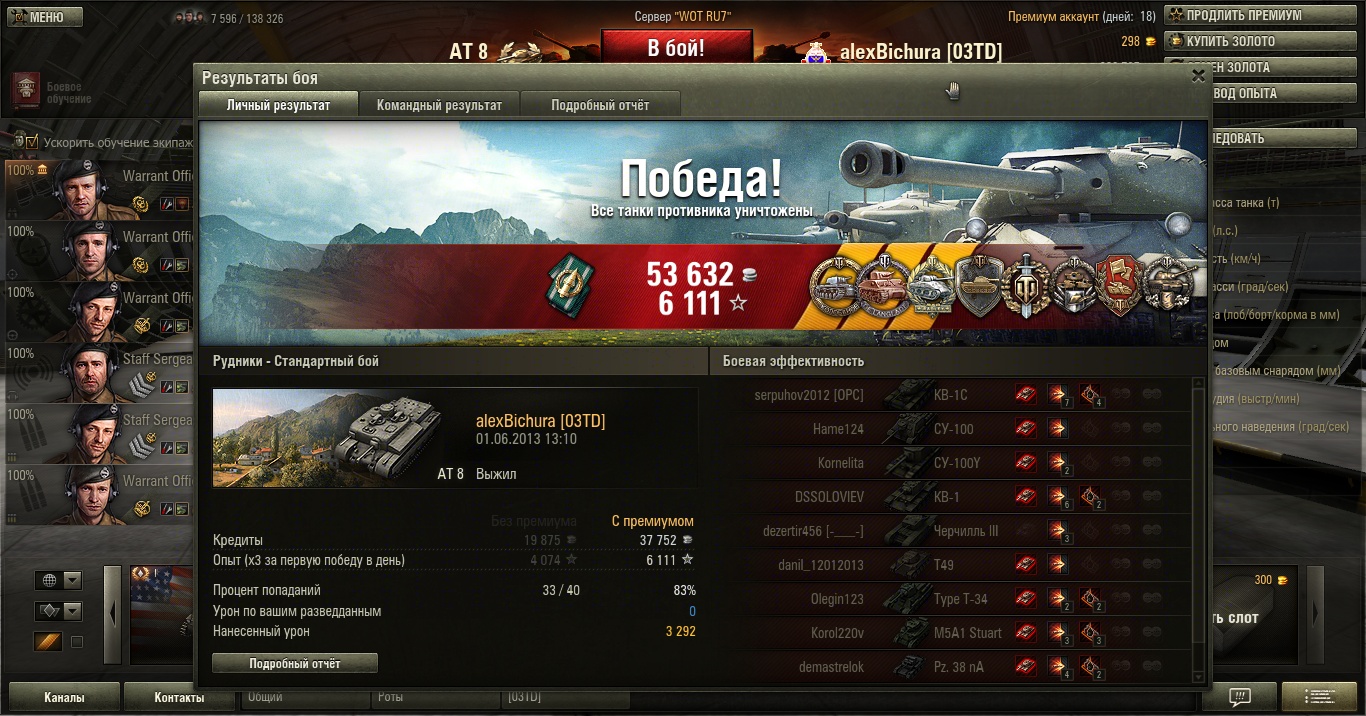Open the Каналы chat button
1366x716 pixels.
pyautogui.click(x=64, y=697)
